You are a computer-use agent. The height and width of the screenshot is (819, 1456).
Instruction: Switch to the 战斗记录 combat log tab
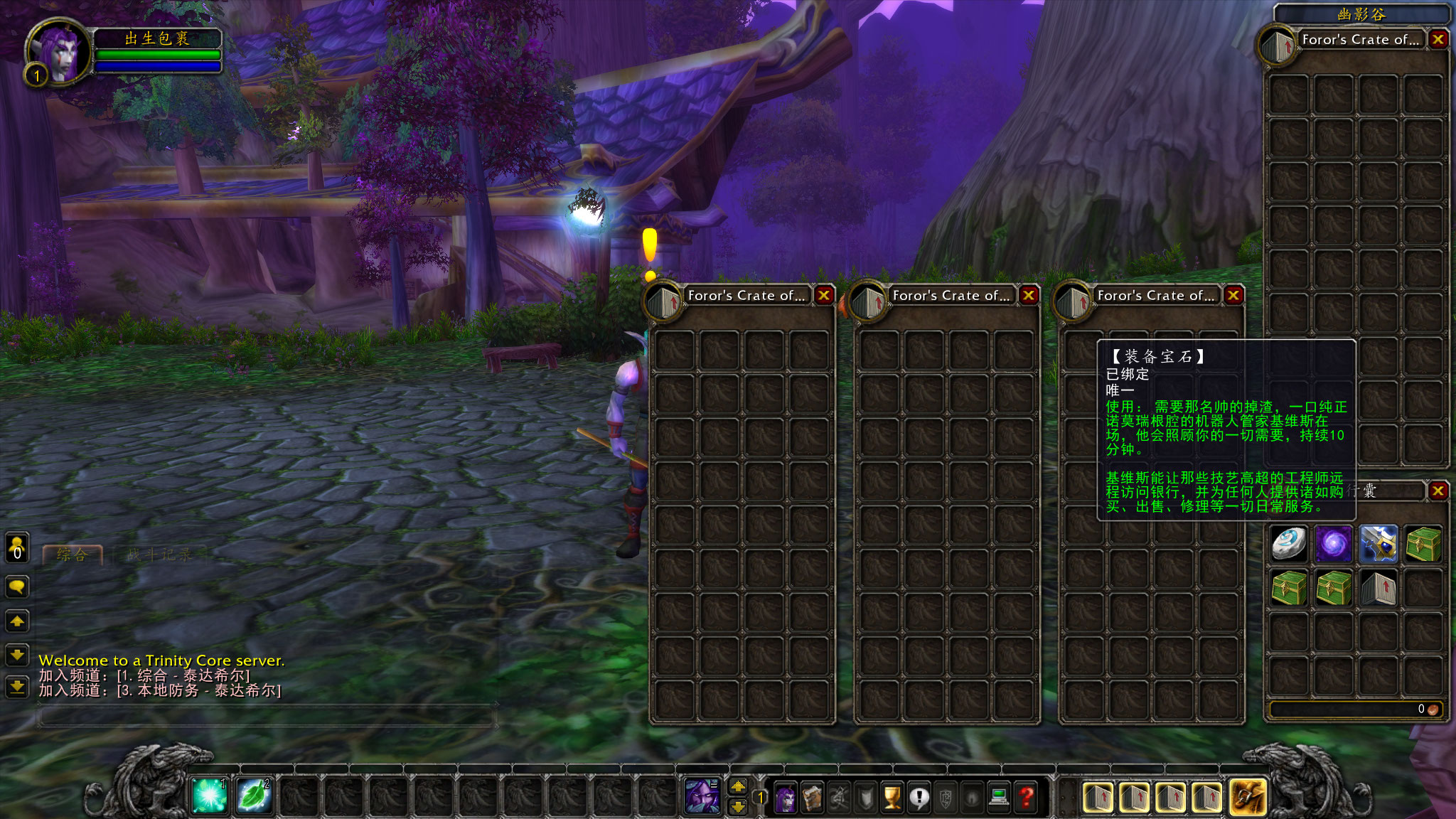click(159, 555)
